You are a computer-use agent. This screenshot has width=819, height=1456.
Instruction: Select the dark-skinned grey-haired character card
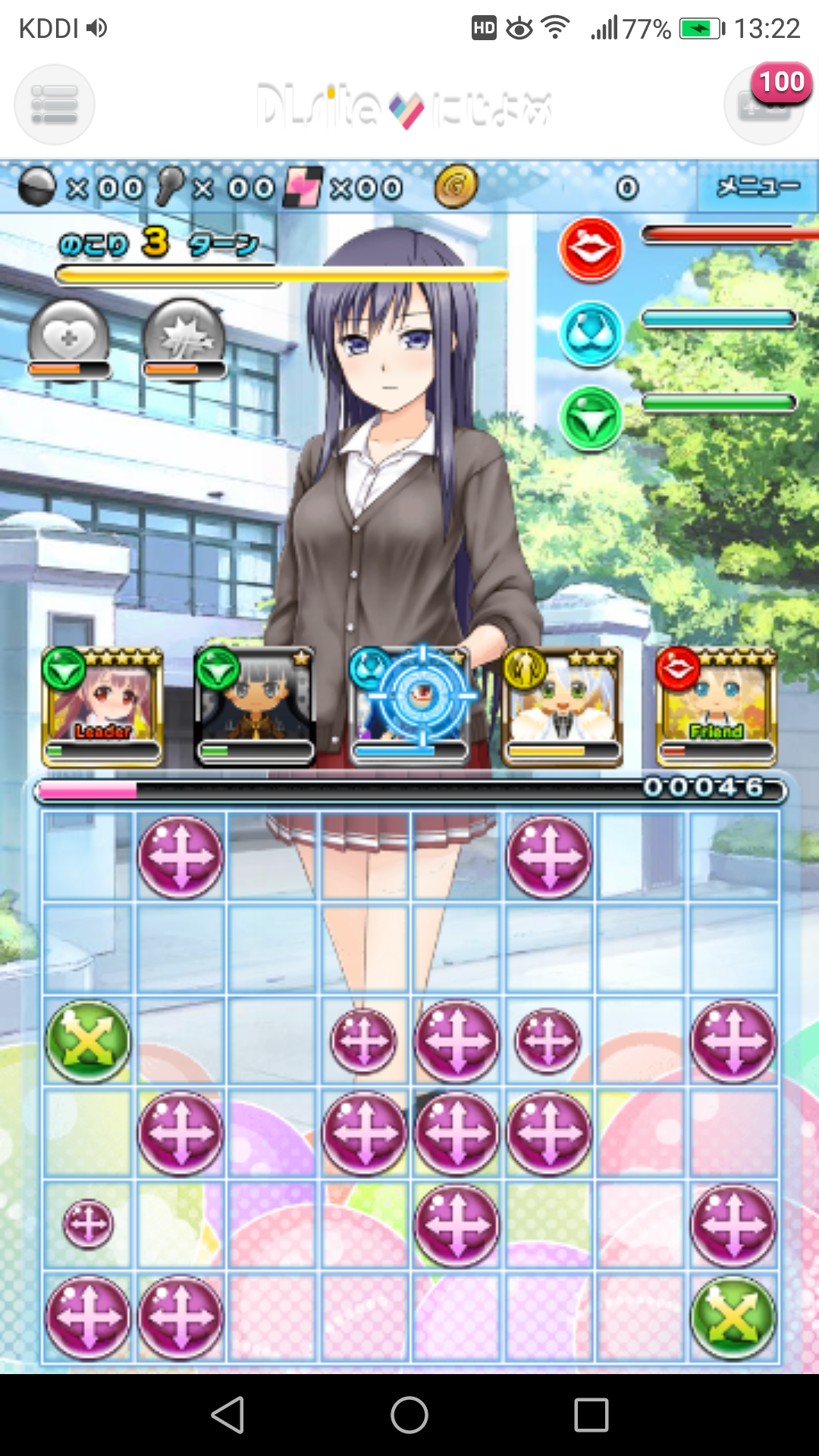pos(255,706)
